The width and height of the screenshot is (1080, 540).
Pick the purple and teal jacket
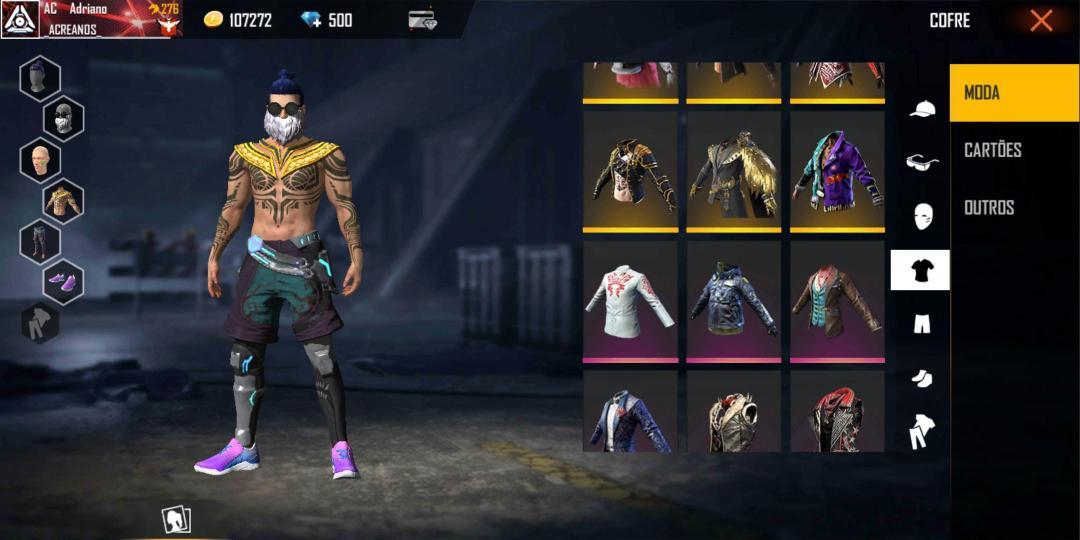(x=837, y=172)
